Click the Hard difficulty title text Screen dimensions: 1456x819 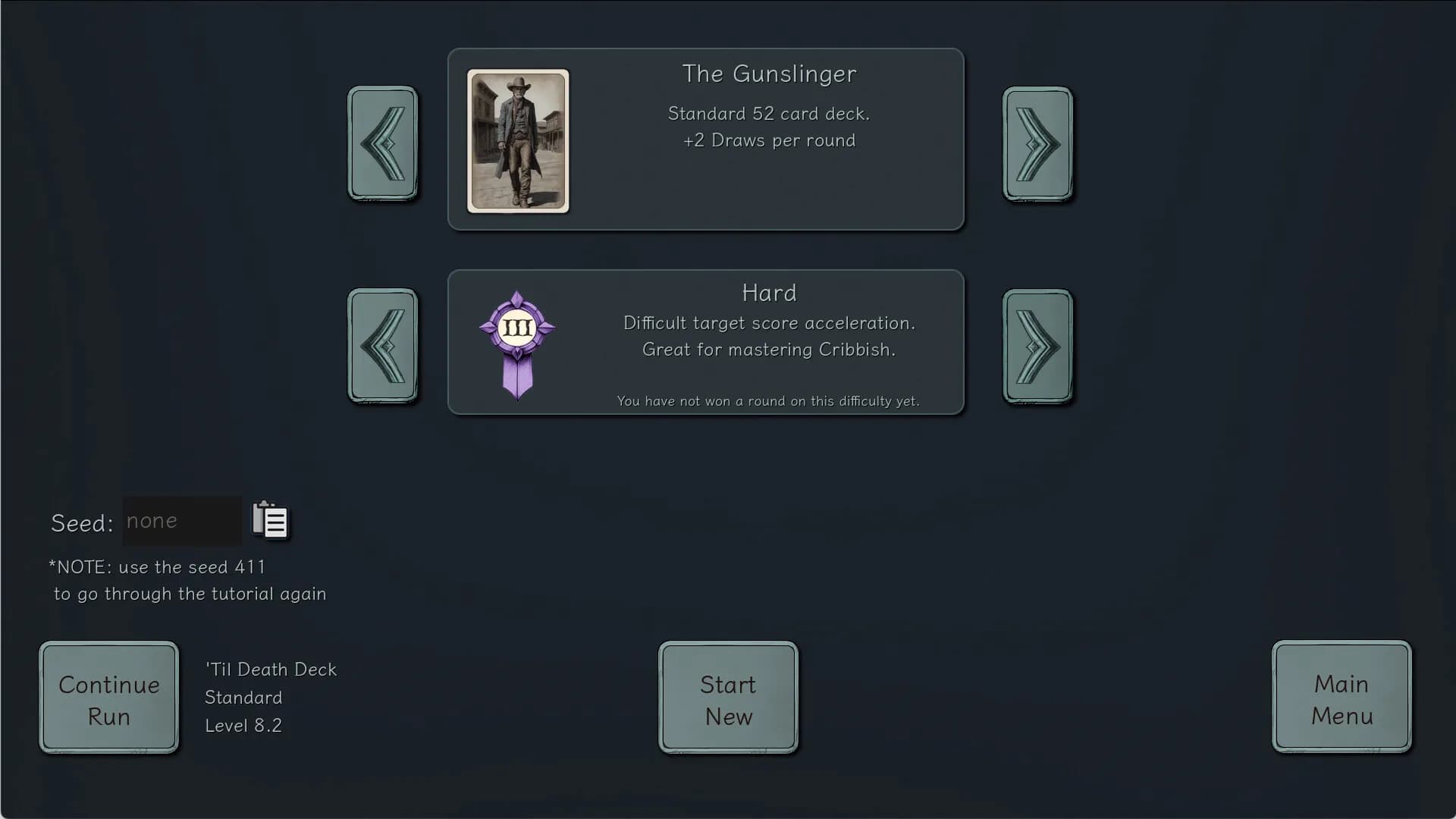point(769,293)
